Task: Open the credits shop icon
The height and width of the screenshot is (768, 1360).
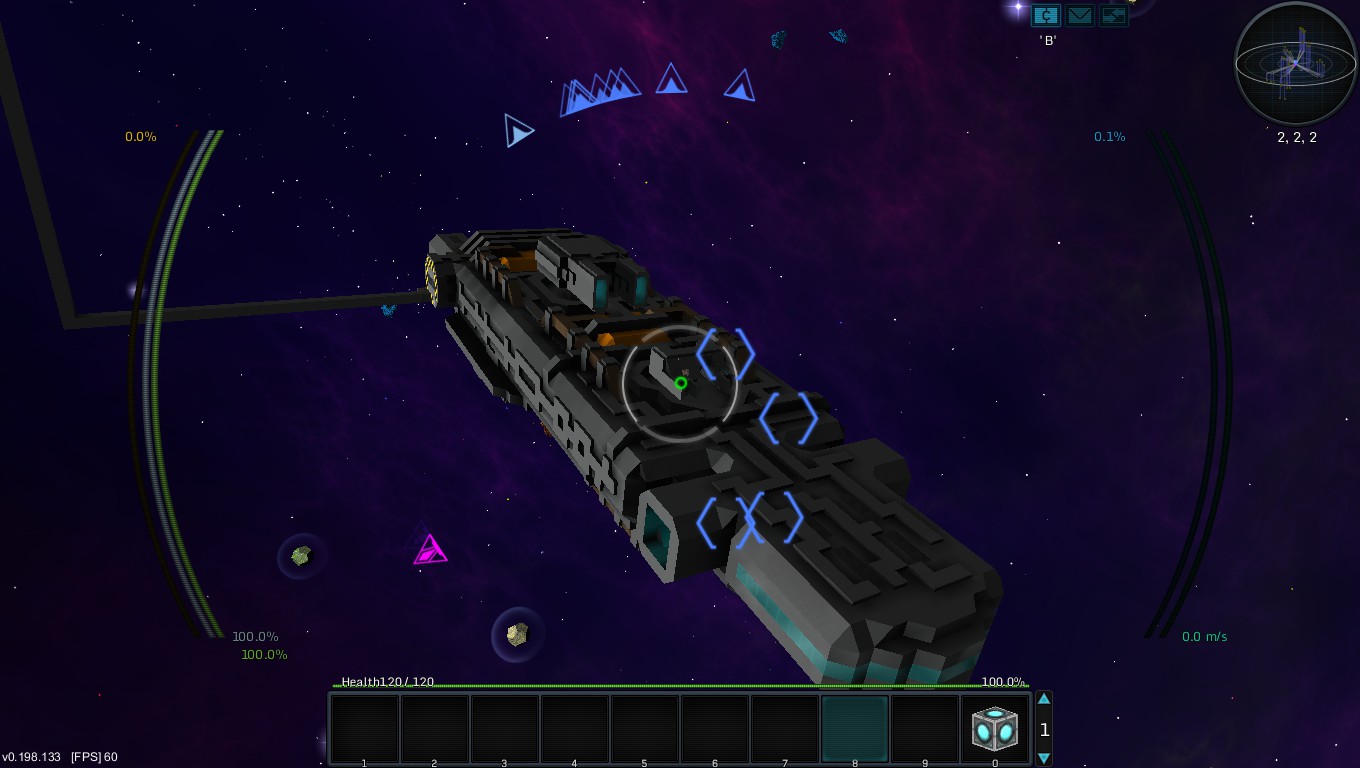Action: (x=1046, y=15)
